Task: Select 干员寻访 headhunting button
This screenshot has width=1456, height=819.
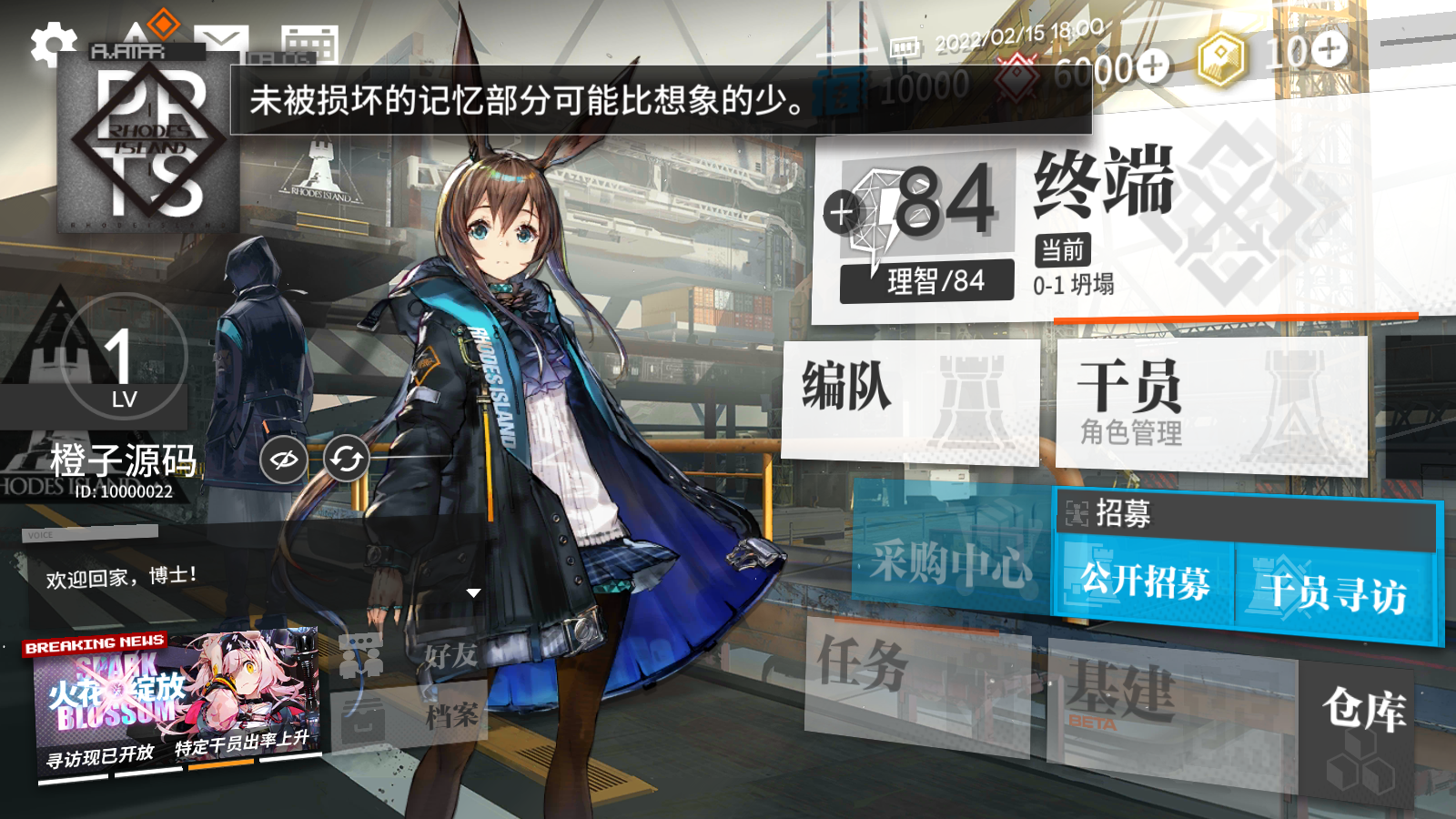Action: [x=1334, y=591]
